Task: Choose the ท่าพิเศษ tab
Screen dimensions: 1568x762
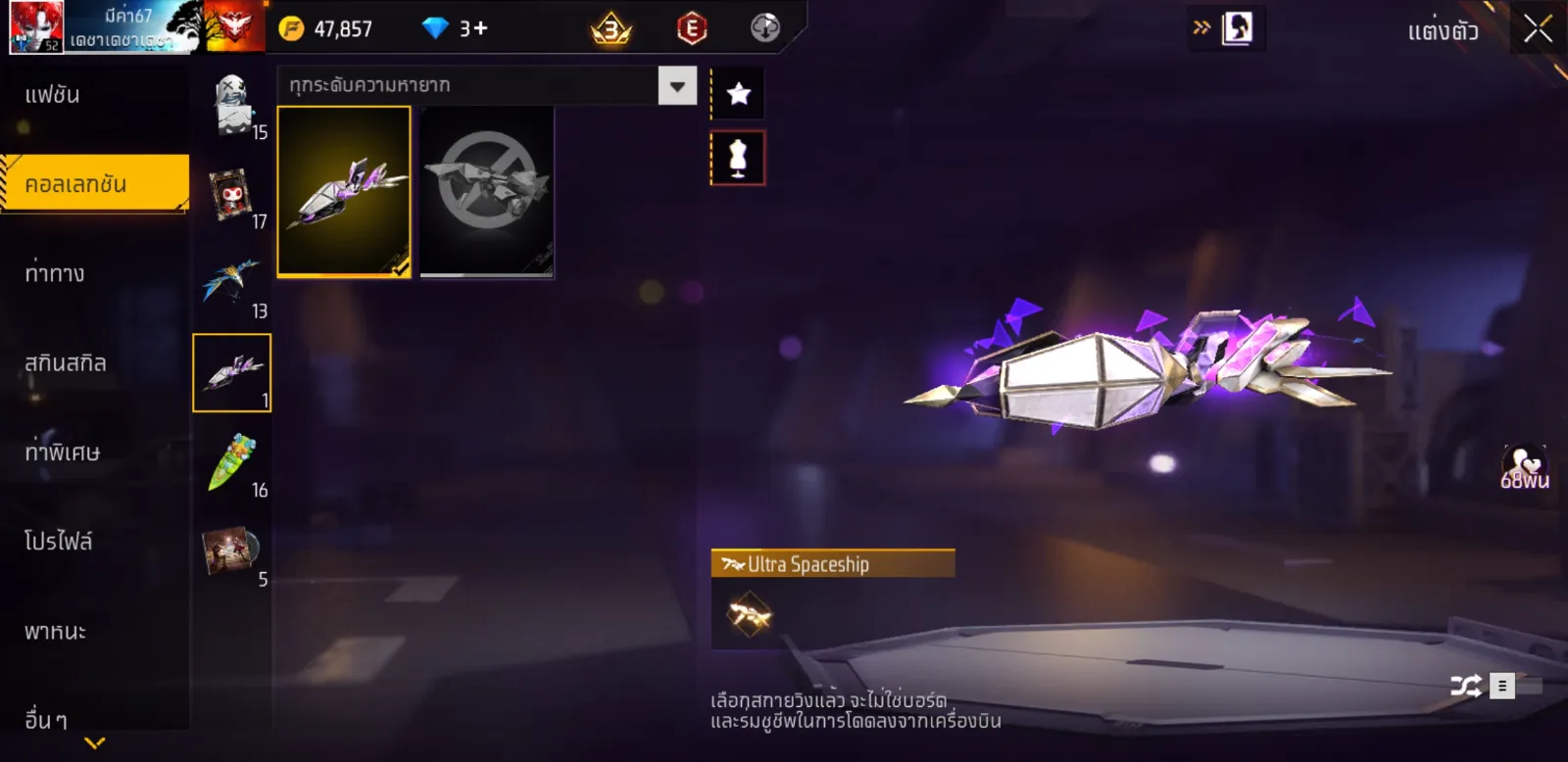Action: click(63, 452)
